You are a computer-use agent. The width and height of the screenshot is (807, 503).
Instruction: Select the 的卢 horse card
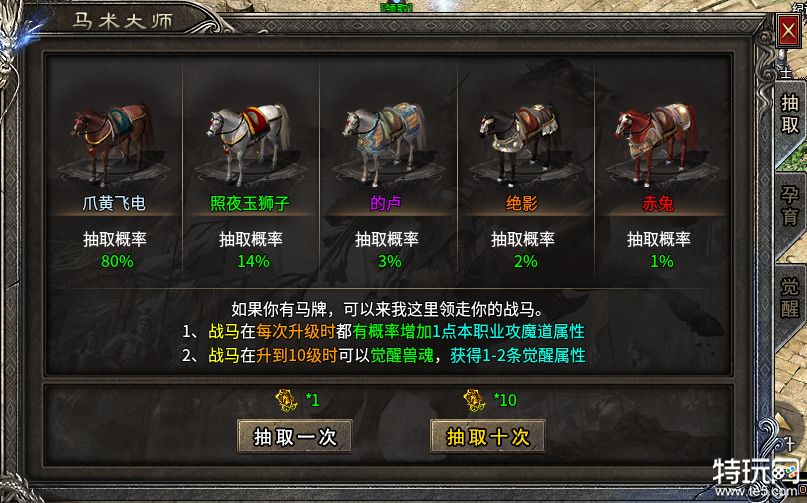pyautogui.click(x=386, y=136)
